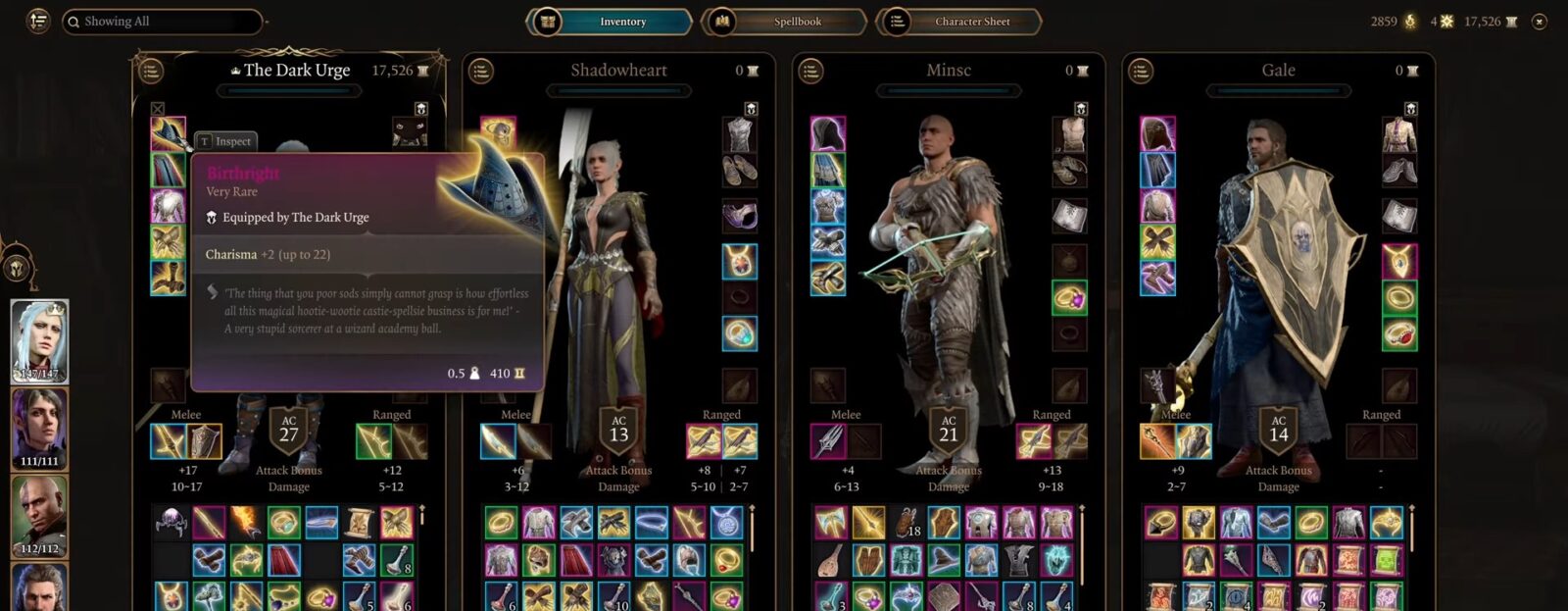Image resolution: width=1568 pixels, height=611 pixels.
Task: Select Minsc's ranged crossbow weapon slot
Action: (x=1034, y=441)
